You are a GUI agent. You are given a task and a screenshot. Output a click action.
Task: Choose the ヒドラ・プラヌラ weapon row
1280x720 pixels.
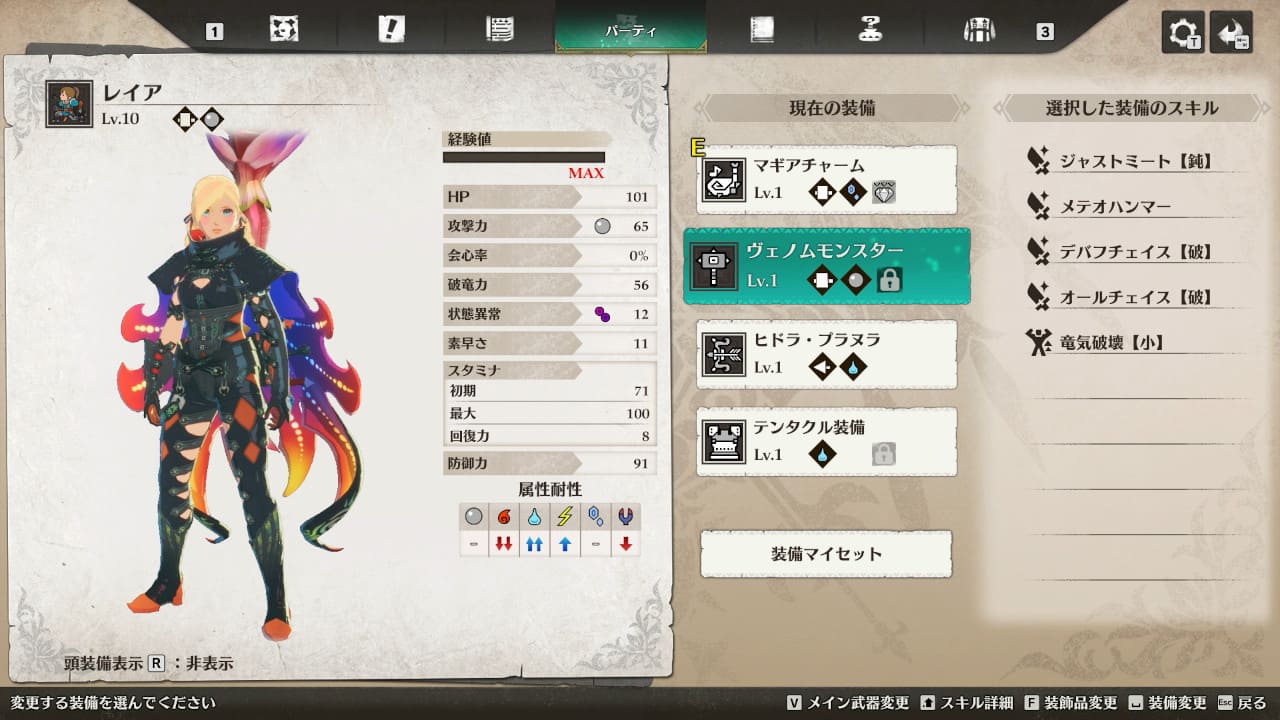(x=826, y=354)
